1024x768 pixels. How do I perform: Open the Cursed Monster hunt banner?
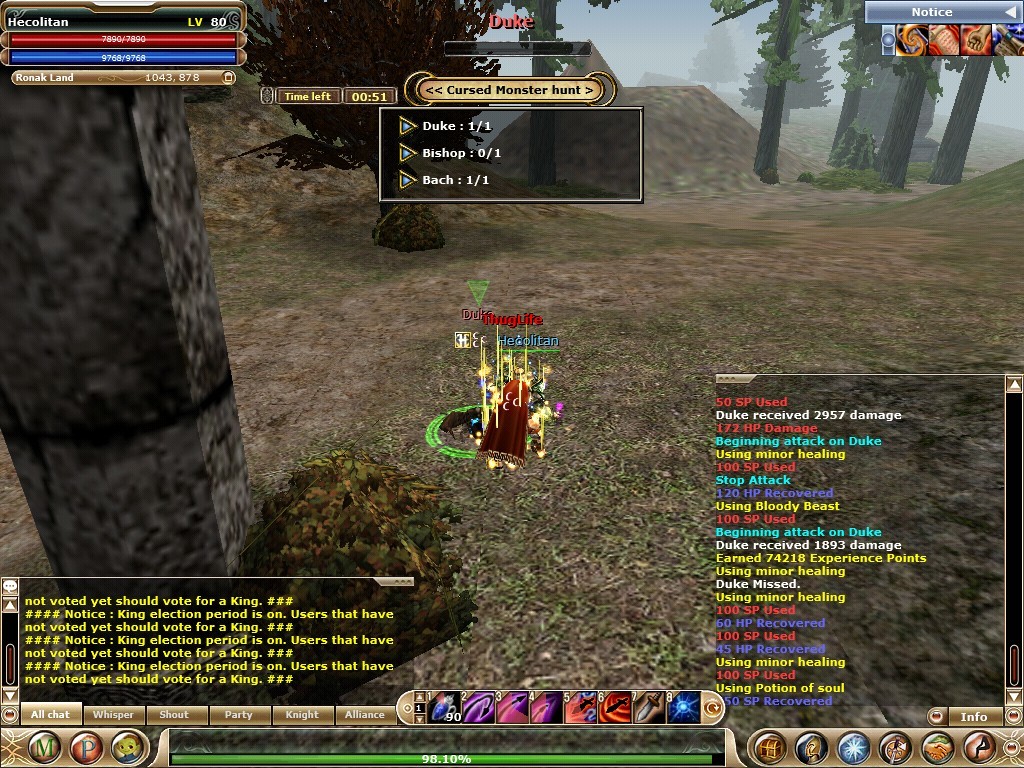[x=510, y=90]
